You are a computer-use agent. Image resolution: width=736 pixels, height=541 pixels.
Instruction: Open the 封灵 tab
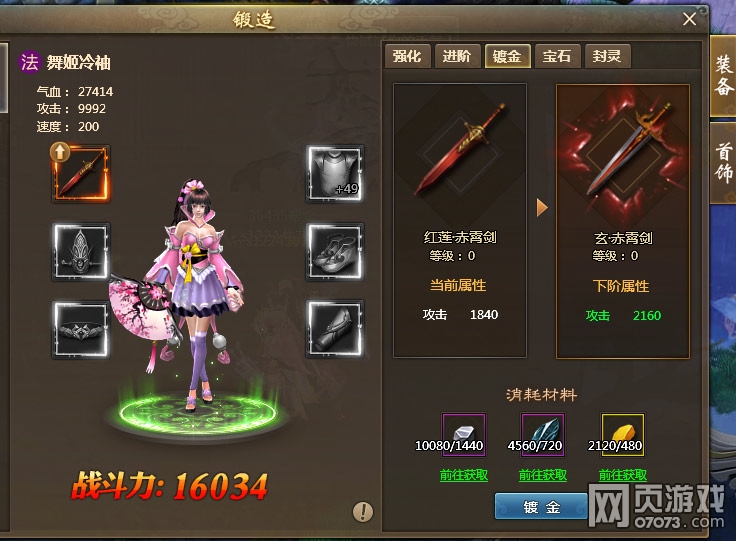607,56
